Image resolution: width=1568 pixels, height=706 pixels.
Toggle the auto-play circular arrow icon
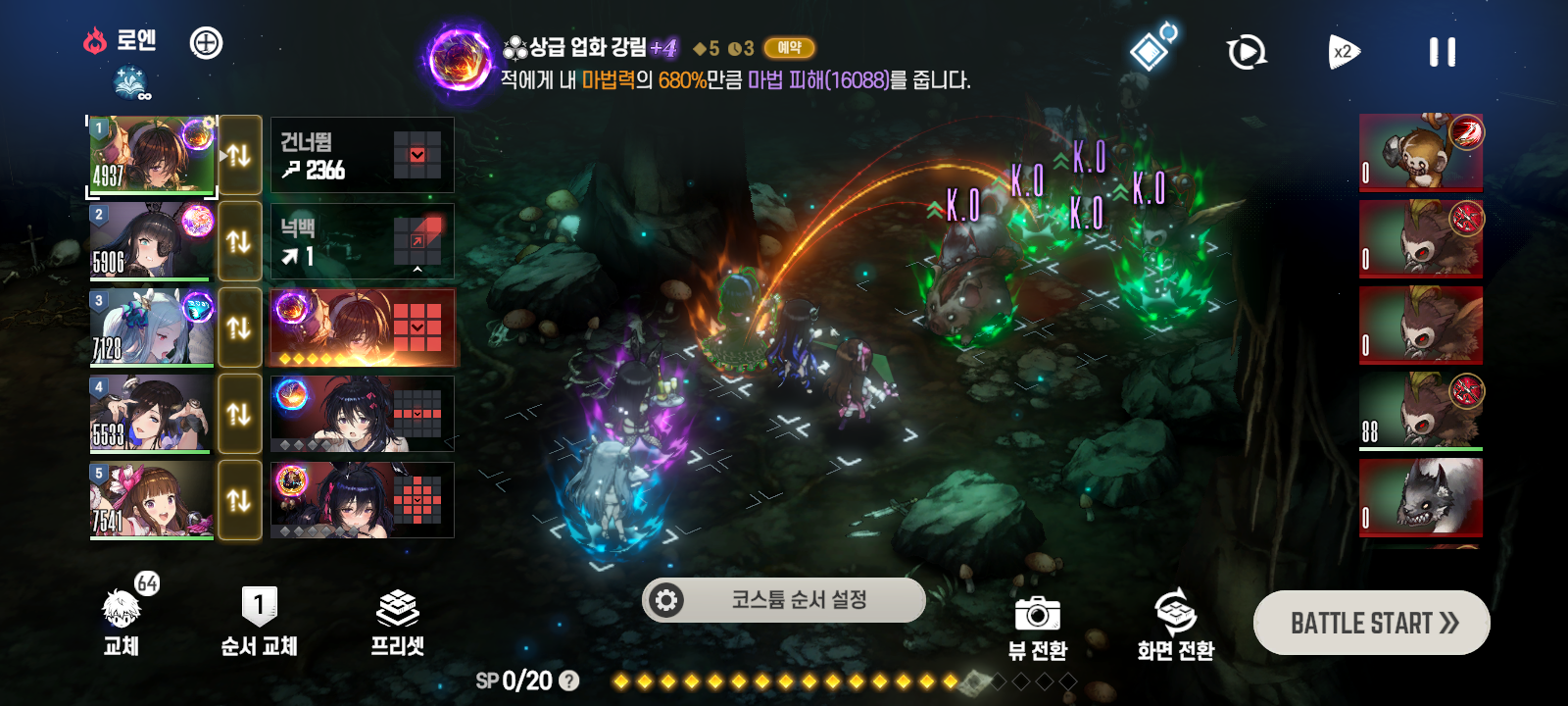(1247, 52)
